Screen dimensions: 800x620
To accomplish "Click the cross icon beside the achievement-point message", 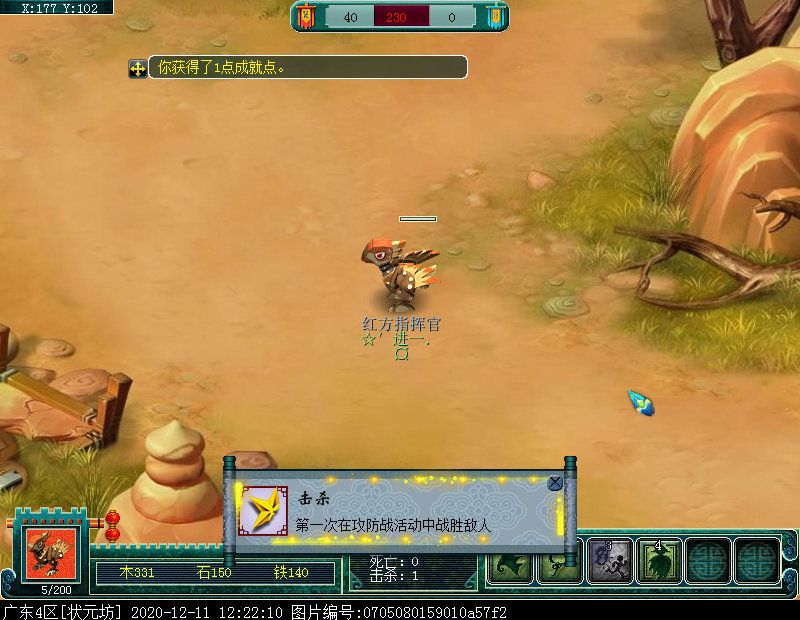I will pyautogui.click(x=137, y=68).
